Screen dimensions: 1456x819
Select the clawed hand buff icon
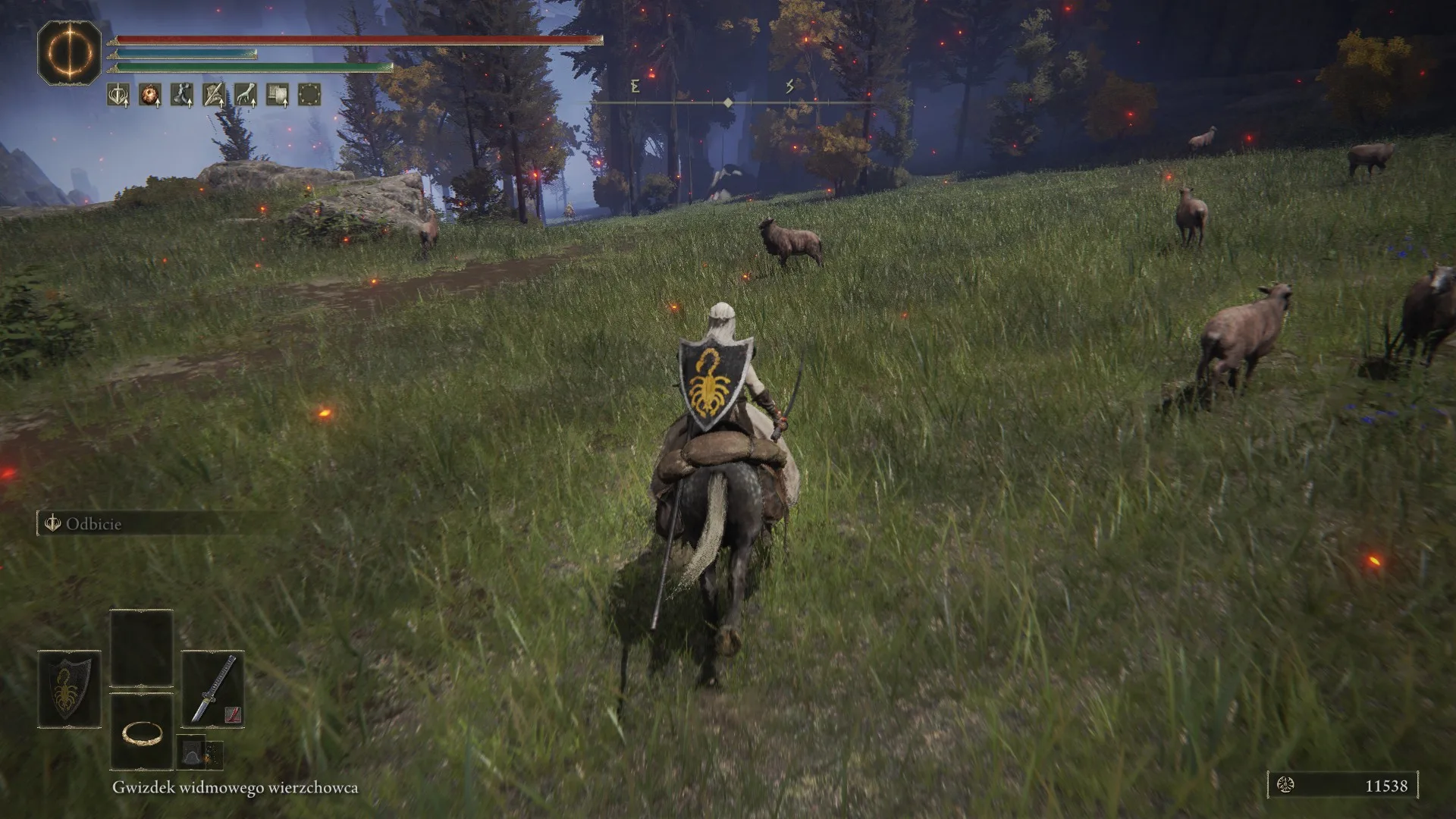click(x=245, y=95)
